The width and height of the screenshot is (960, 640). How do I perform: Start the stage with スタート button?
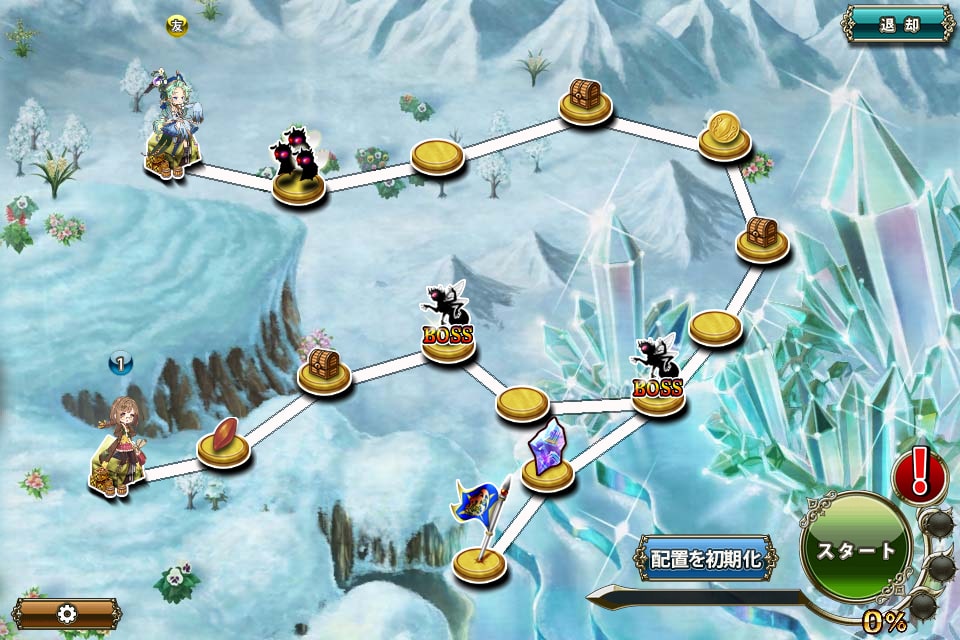(x=856, y=549)
